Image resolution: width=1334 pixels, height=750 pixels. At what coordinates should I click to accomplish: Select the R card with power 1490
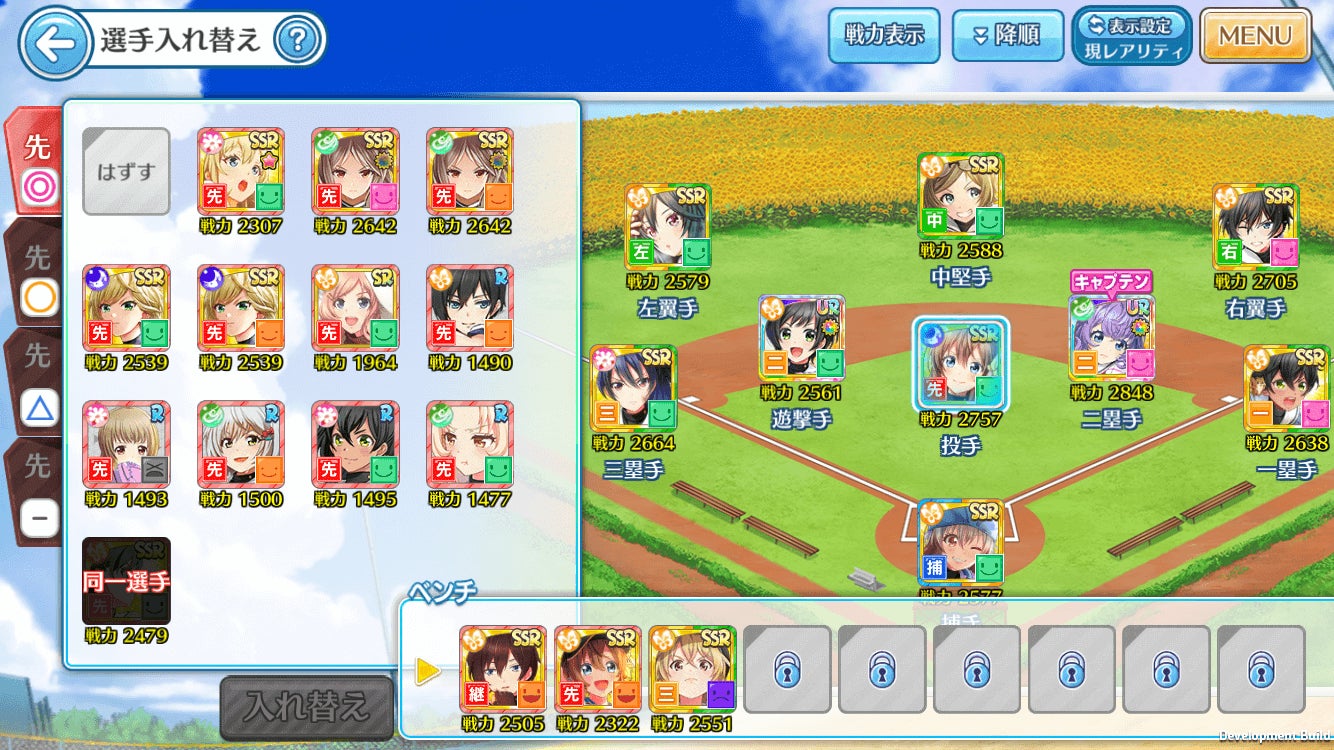470,308
